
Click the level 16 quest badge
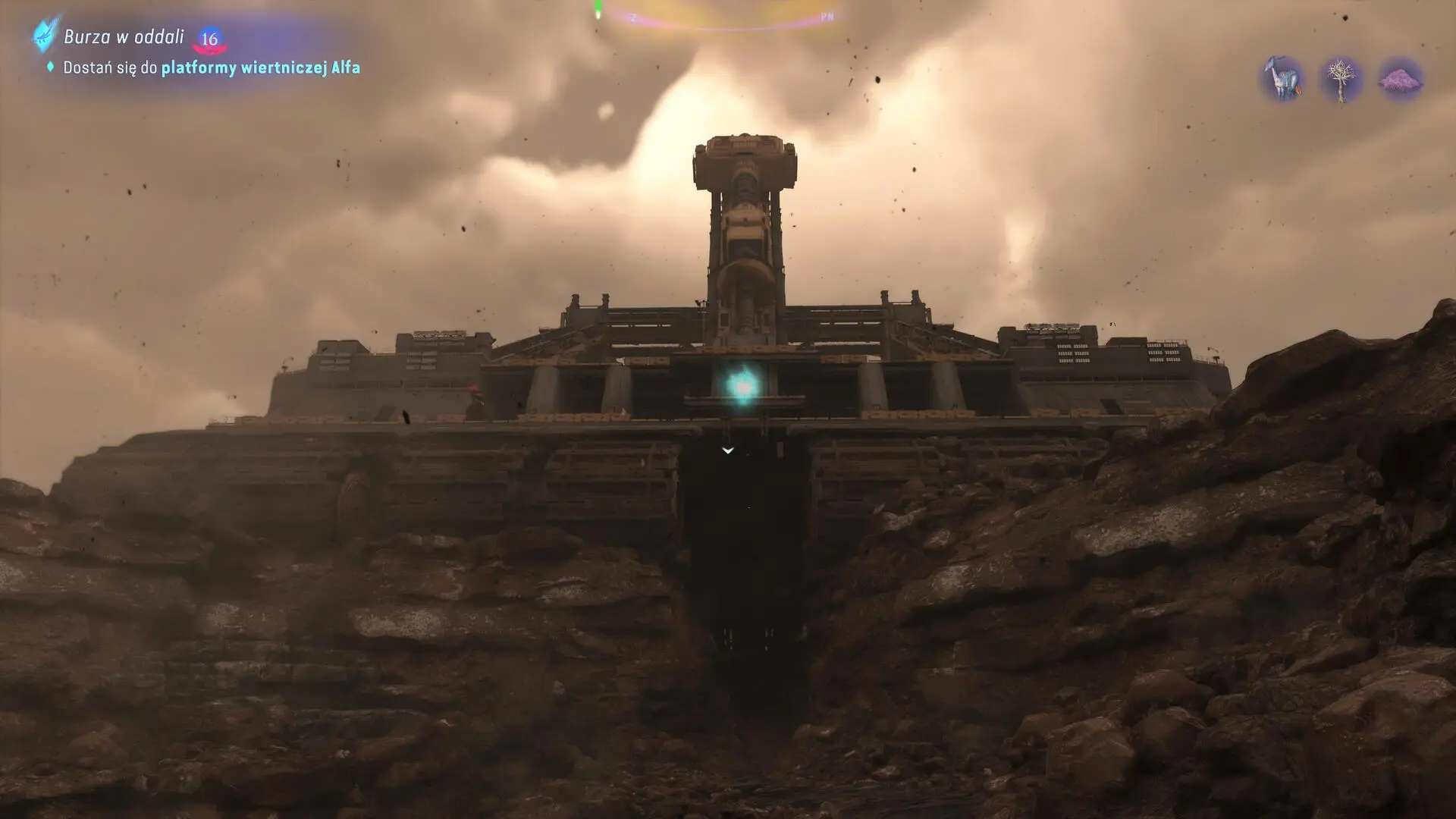tap(209, 39)
